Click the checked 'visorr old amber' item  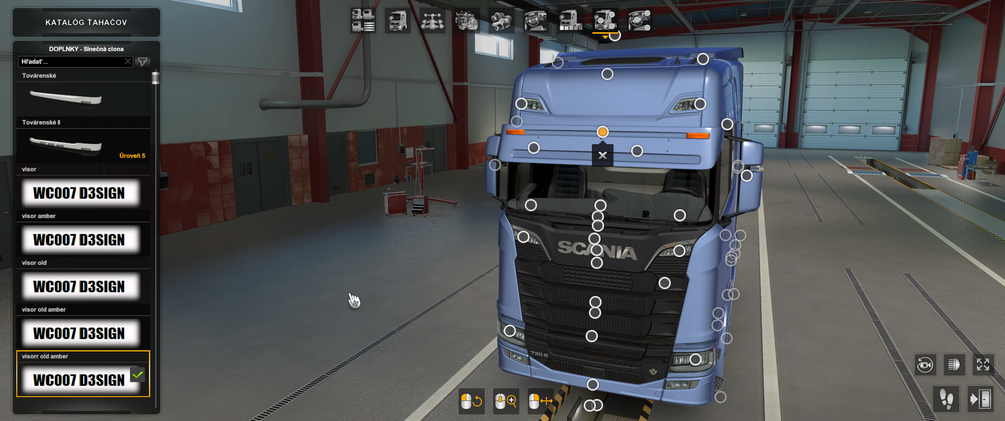[79, 379]
